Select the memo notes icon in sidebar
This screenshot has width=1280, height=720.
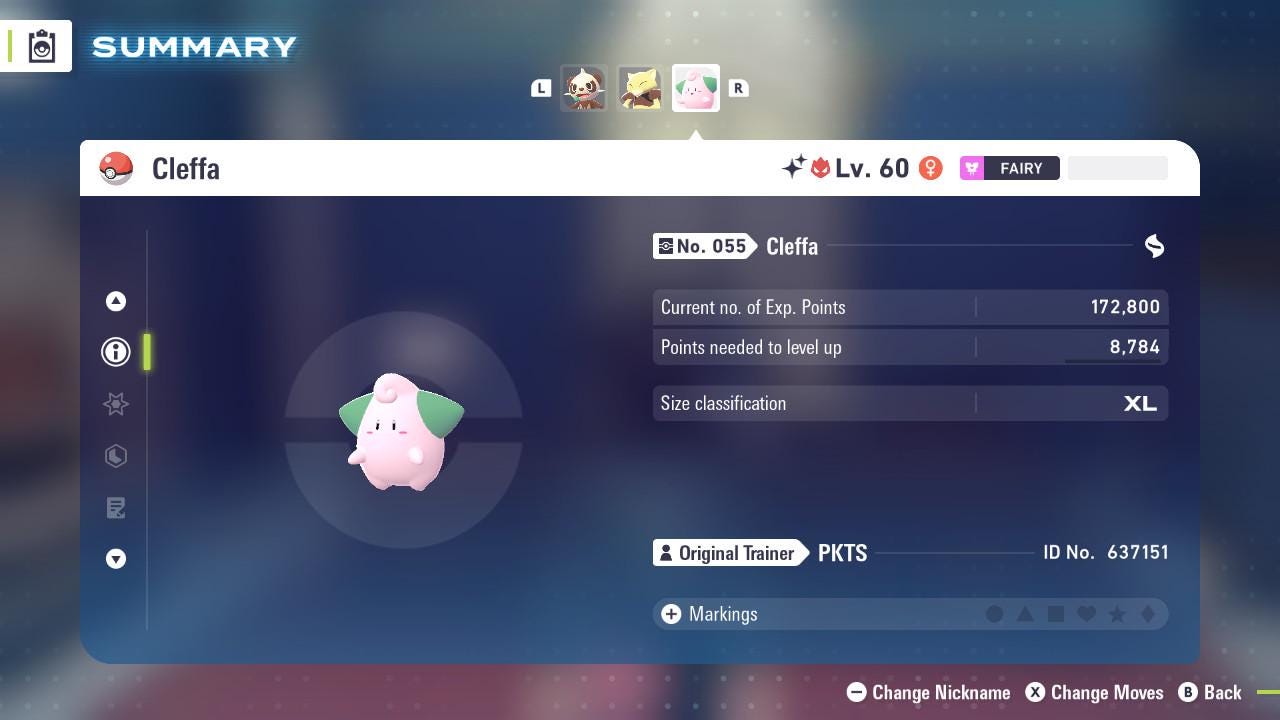click(116, 508)
